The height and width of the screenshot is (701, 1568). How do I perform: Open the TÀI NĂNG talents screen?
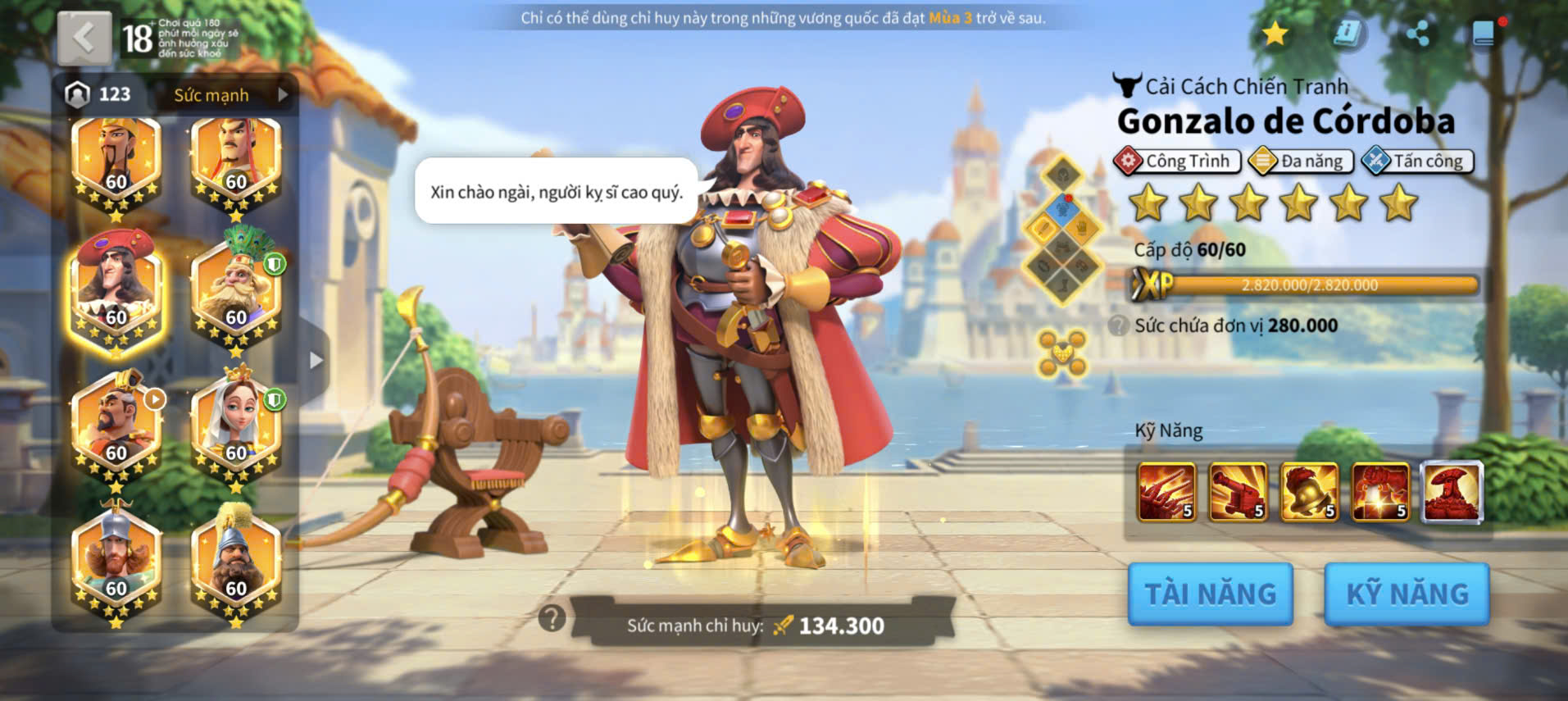click(x=1210, y=594)
